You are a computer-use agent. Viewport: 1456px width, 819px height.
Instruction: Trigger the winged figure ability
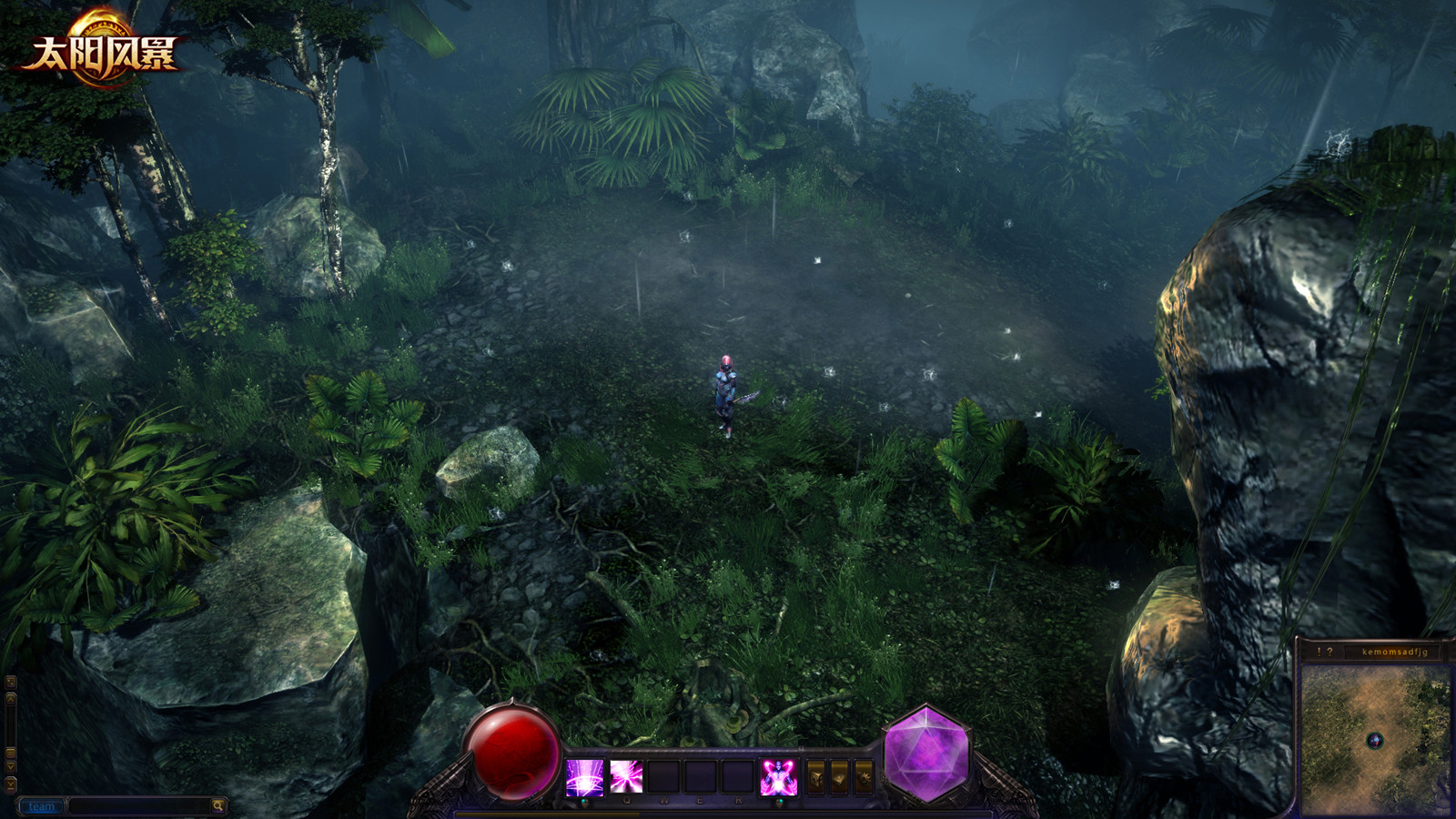[x=778, y=777]
